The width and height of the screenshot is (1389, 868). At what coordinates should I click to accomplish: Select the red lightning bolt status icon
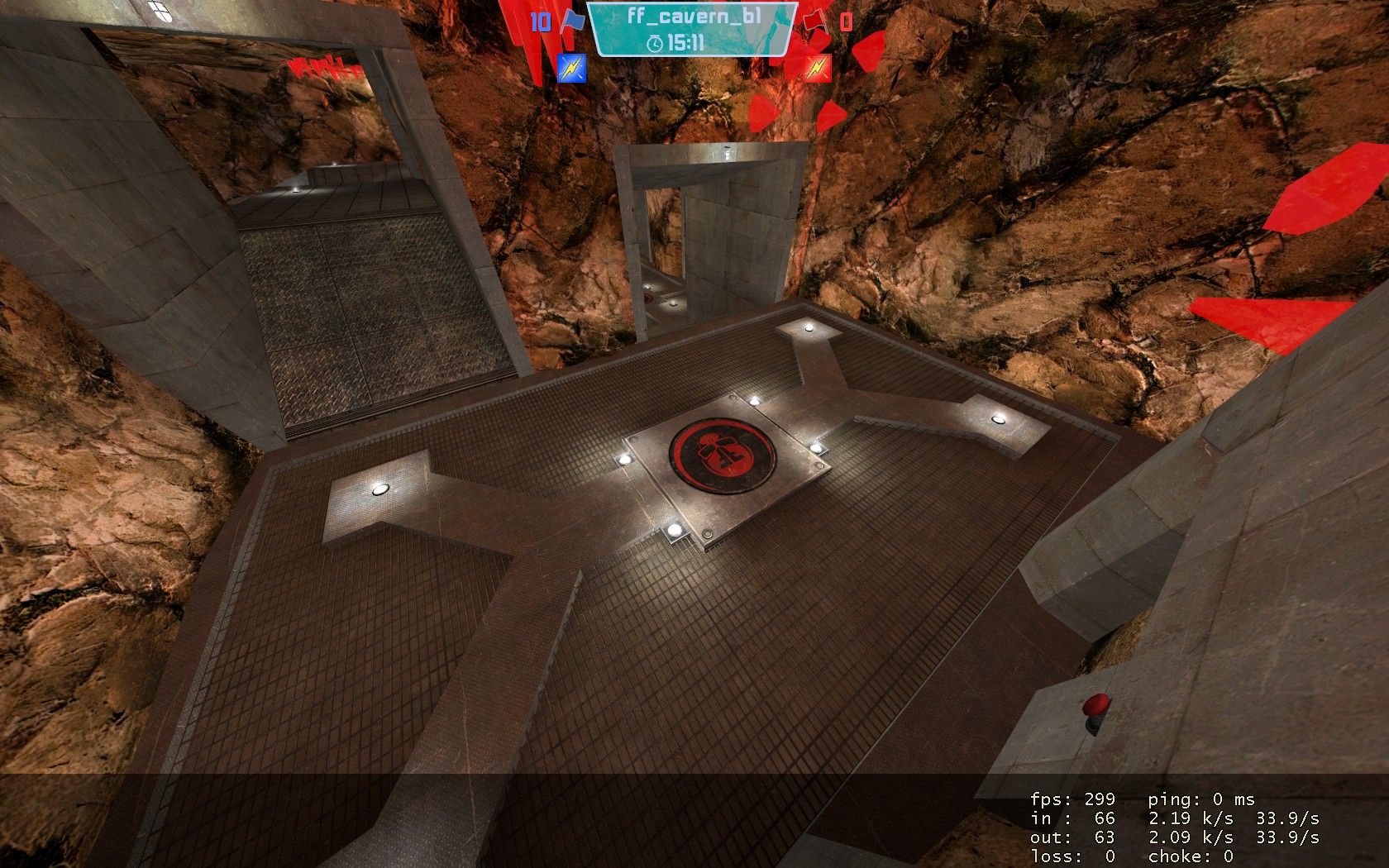817,67
